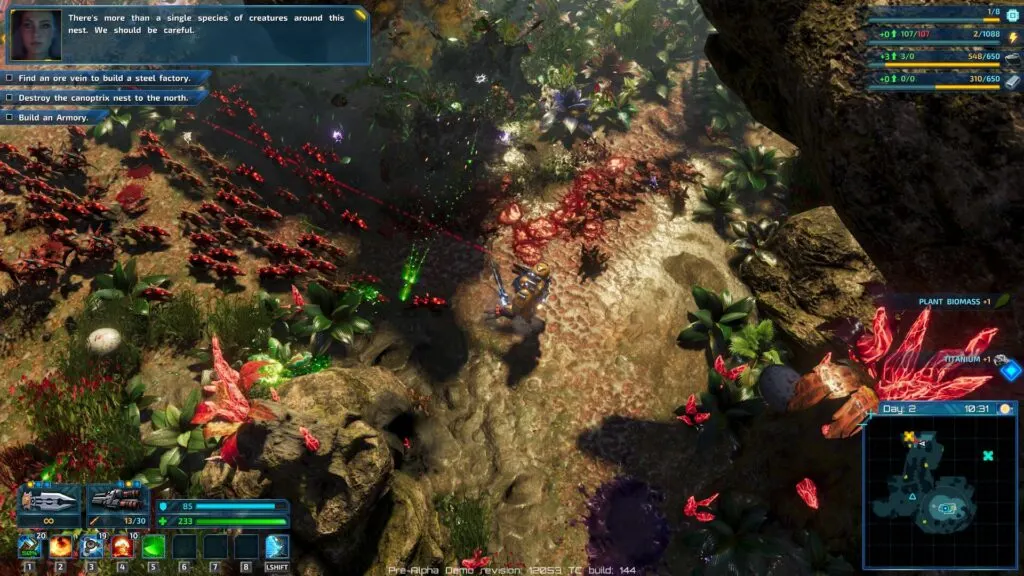Select the cyan X marker on the minimap
This screenshot has height=576, width=1024.
(988, 456)
